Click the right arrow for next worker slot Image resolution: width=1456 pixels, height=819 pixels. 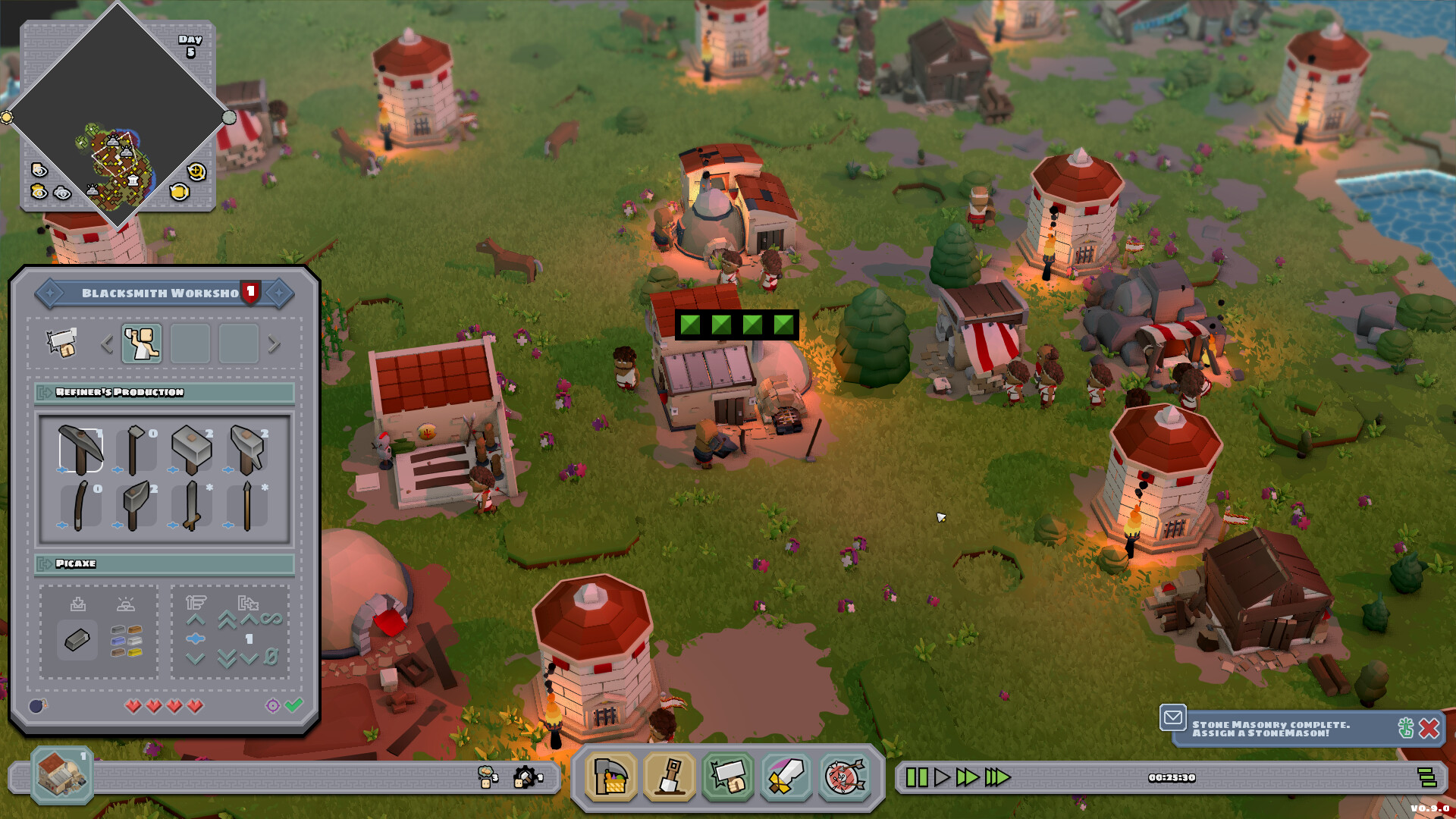point(273,344)
